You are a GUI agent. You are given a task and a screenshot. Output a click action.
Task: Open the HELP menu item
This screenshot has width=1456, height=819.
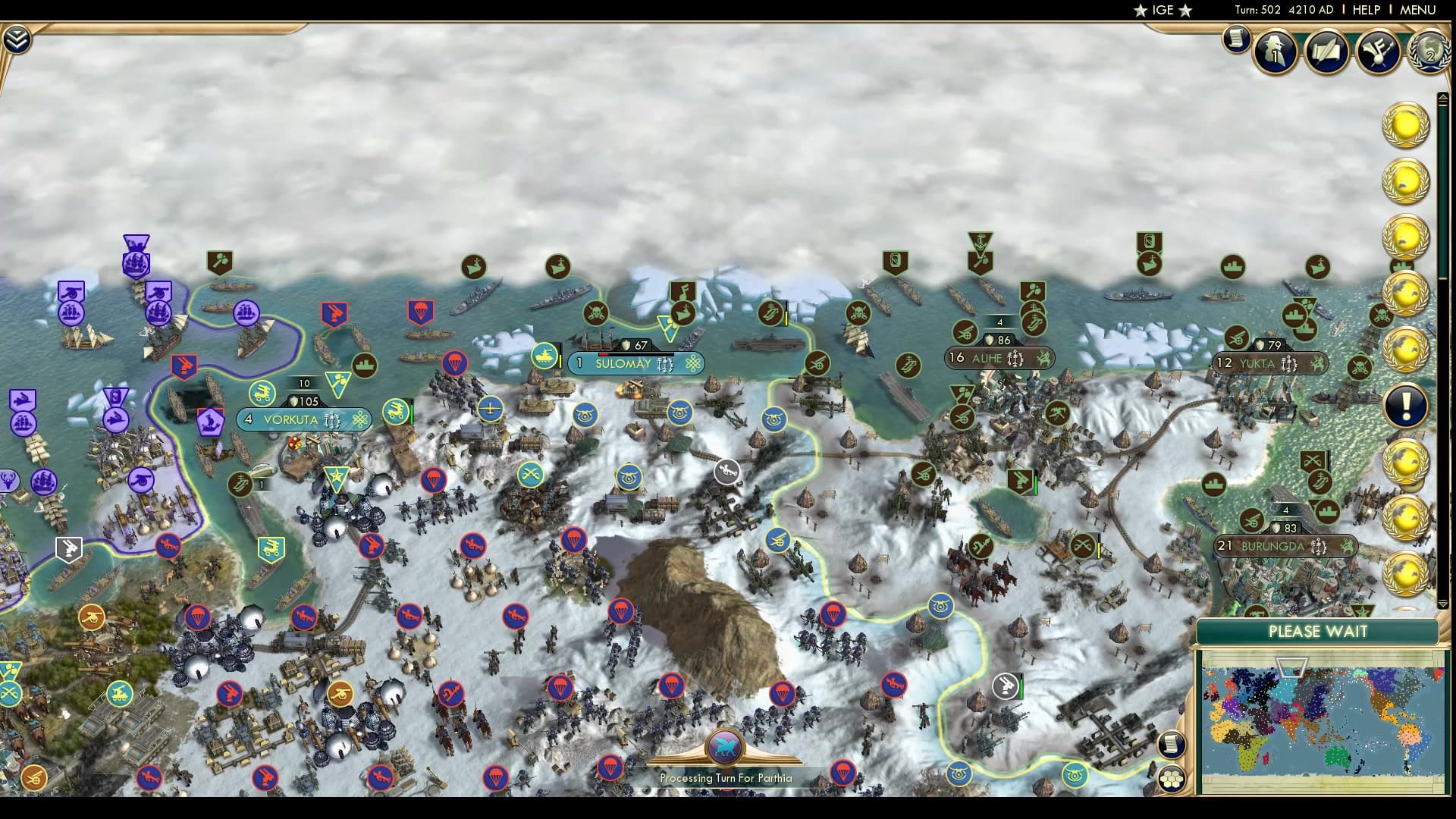(1365, 11)
